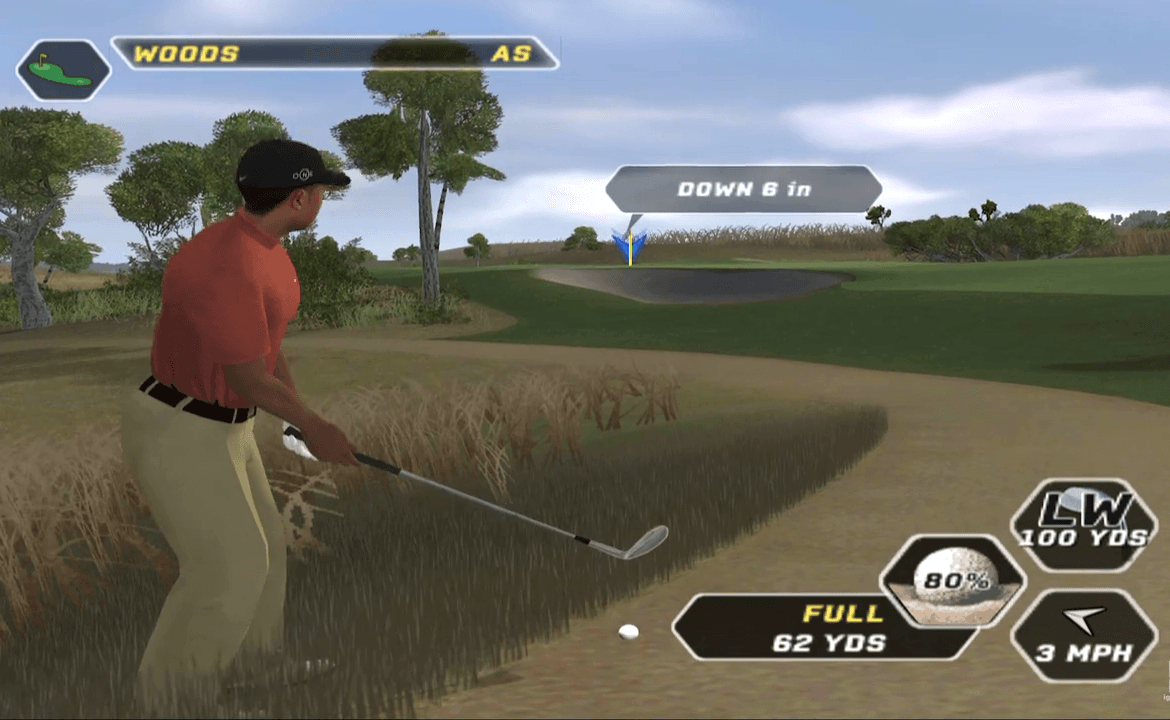
Task: Check the 80% ball lie icon
Action: (952, 581)
